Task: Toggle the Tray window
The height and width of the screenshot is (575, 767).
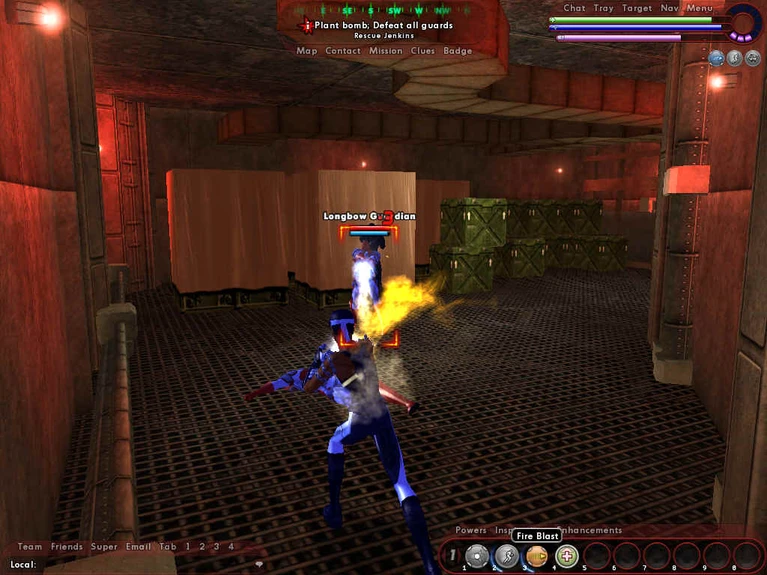Action: pyautogui.click(x=604, y=8)
